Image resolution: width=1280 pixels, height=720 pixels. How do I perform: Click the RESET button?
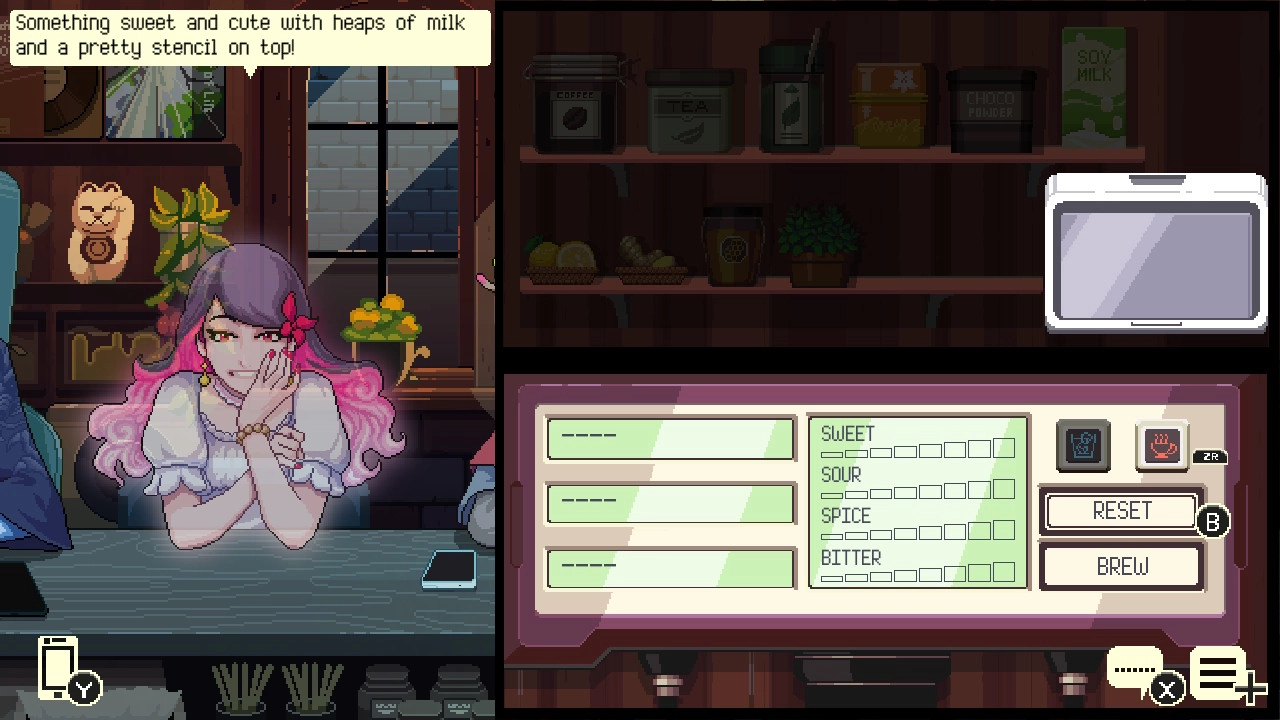(1121, 511)
